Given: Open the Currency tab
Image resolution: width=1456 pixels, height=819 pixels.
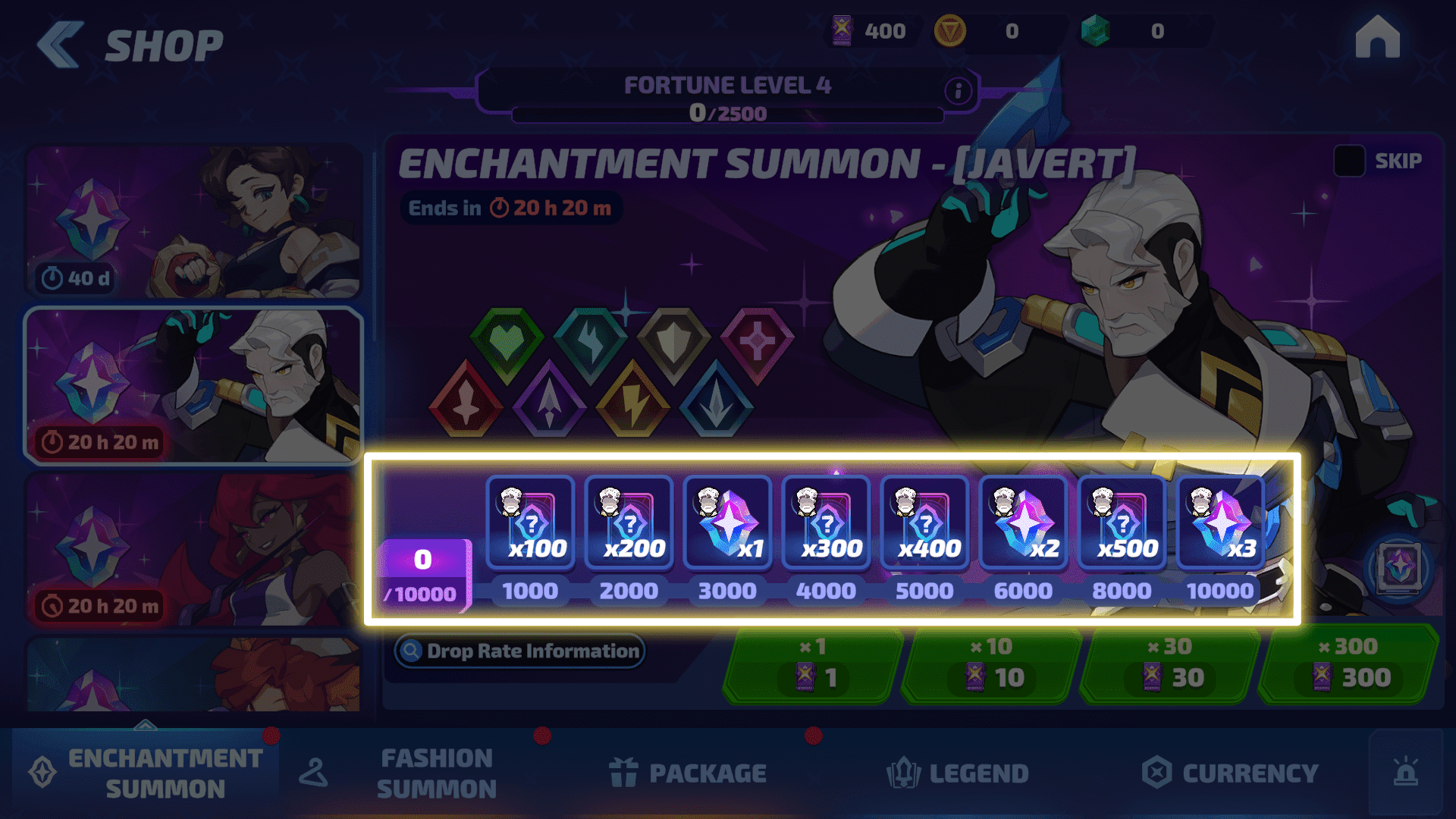Looking at the screenshot, I should point(1230,773).
